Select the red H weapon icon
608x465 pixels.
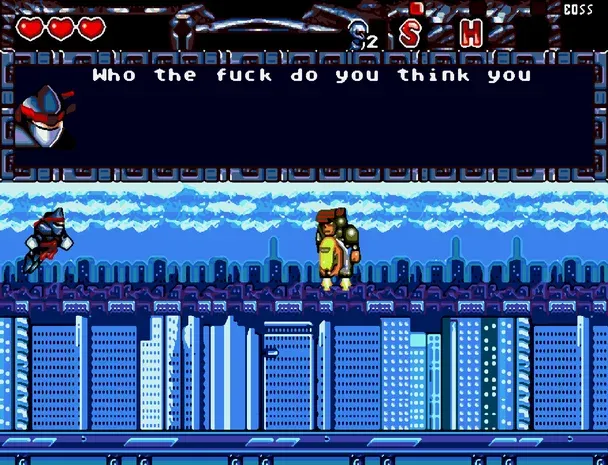470,32
